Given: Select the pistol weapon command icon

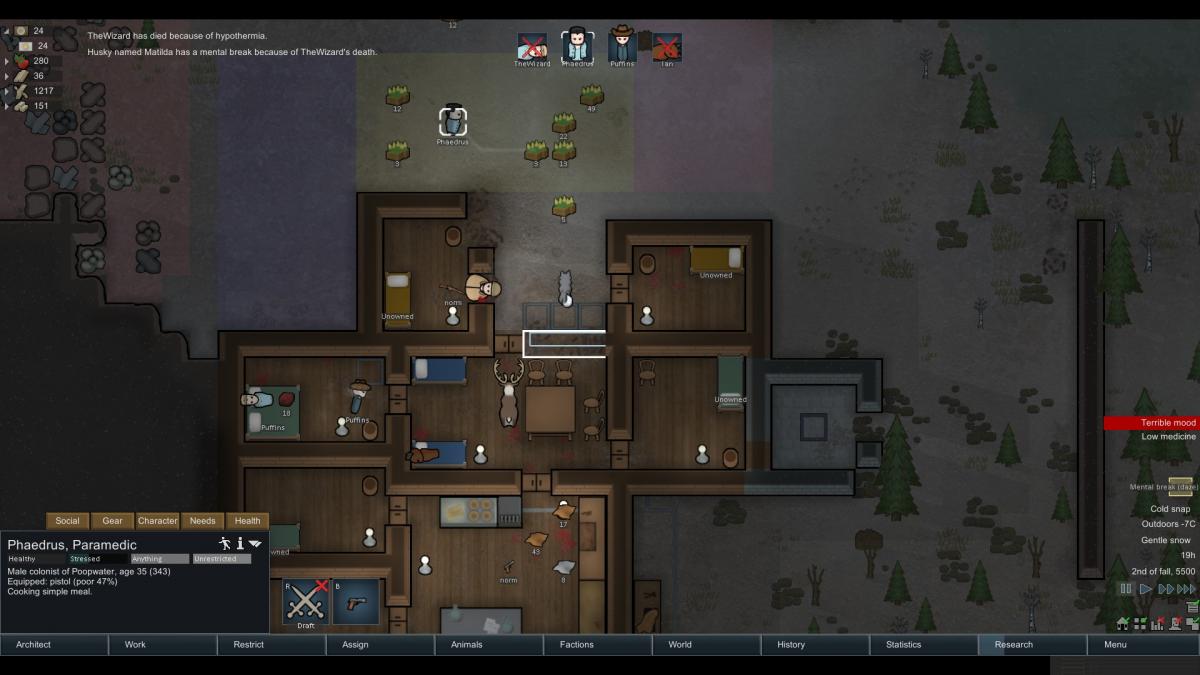Looking at the screenshot, I should click(x=355, y=603).
